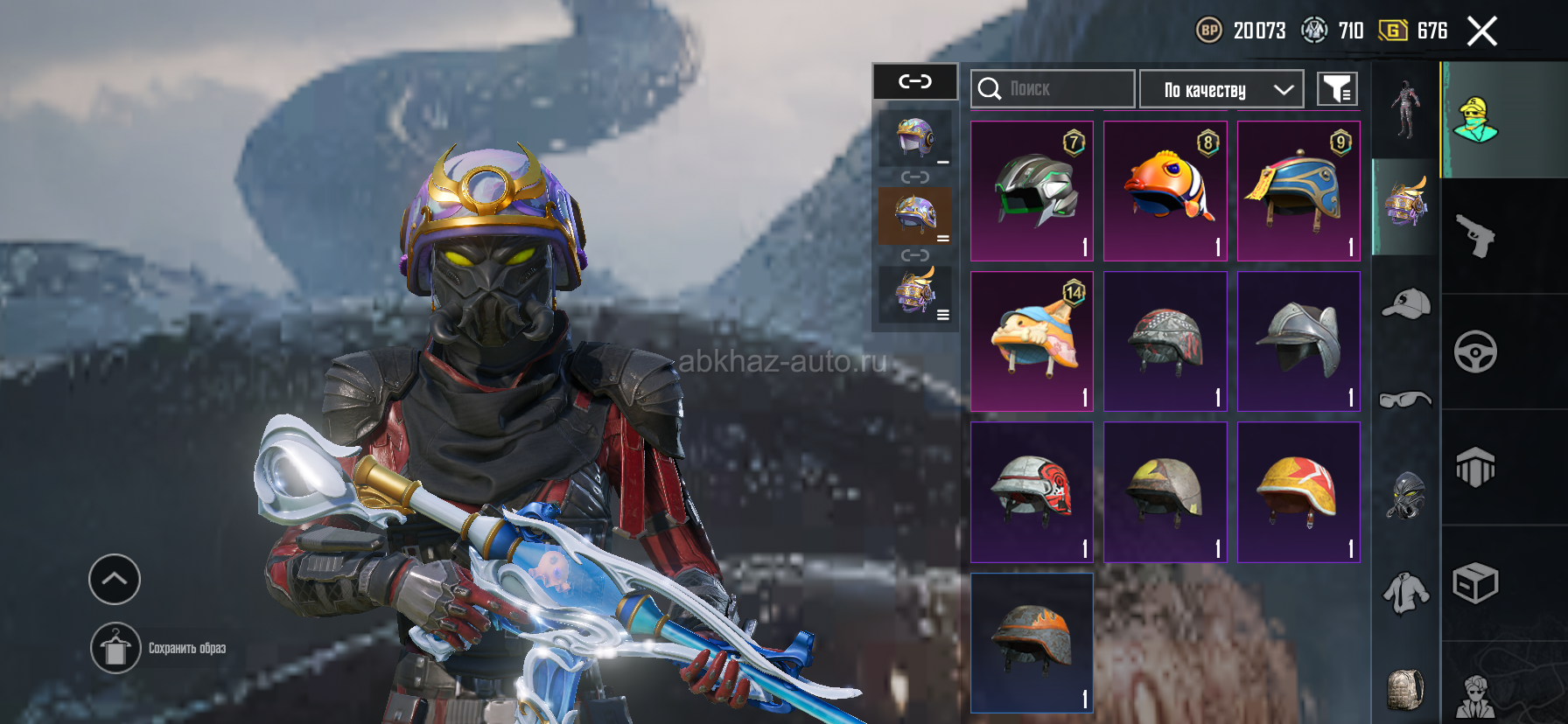
Task: Equip the yellow helmet with red star
Action: 1298,491
